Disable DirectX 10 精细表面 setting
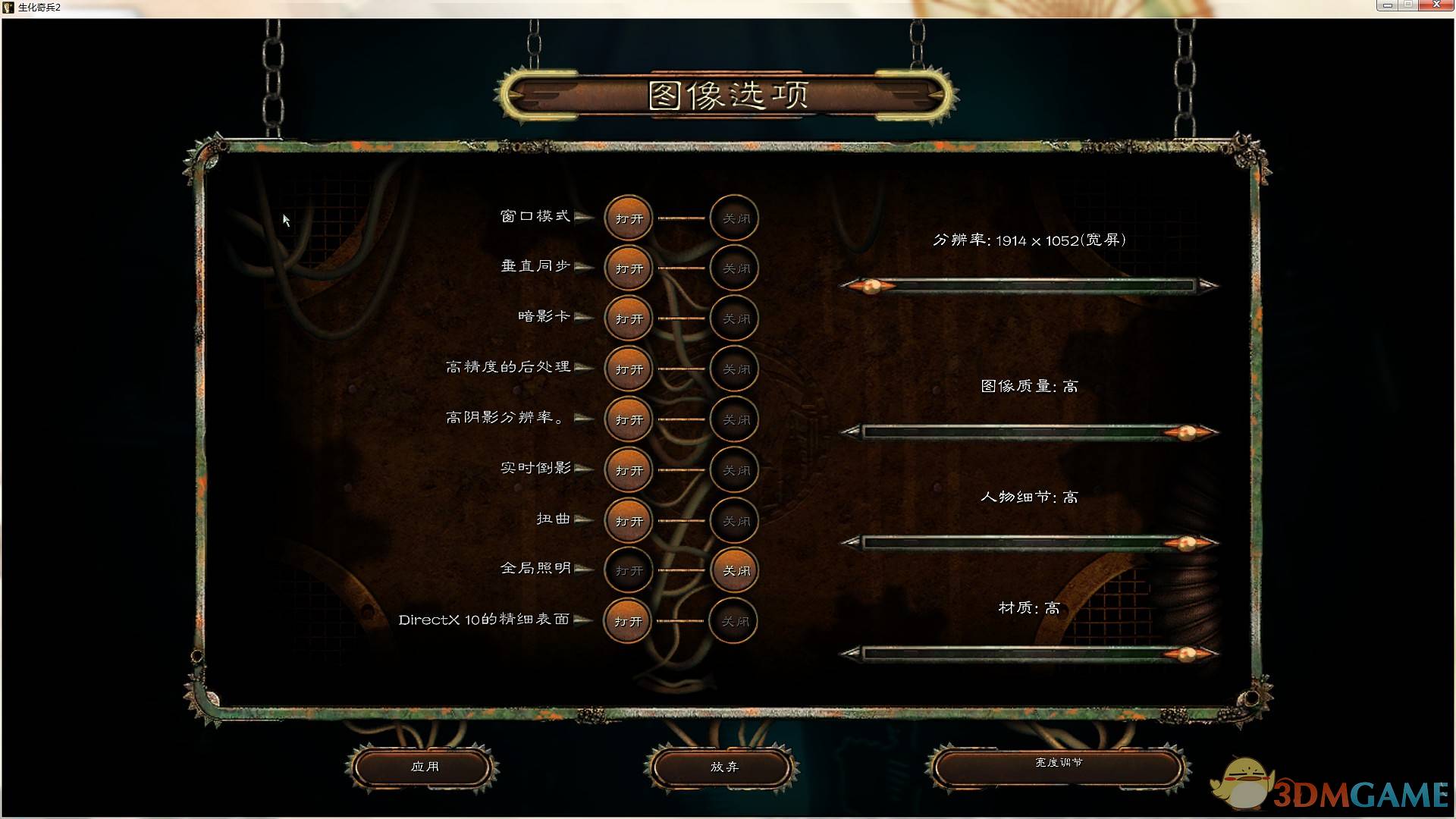 coord(733,620)
